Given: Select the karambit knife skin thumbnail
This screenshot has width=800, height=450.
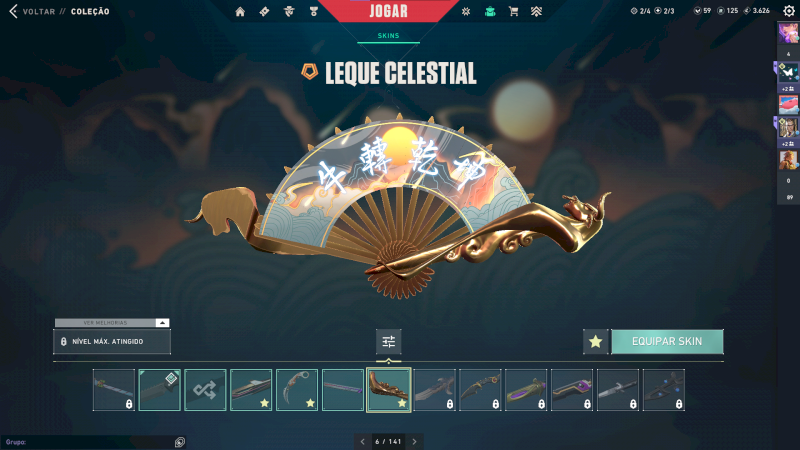Looking at the screenshot, I should click(x=297, y=390).
